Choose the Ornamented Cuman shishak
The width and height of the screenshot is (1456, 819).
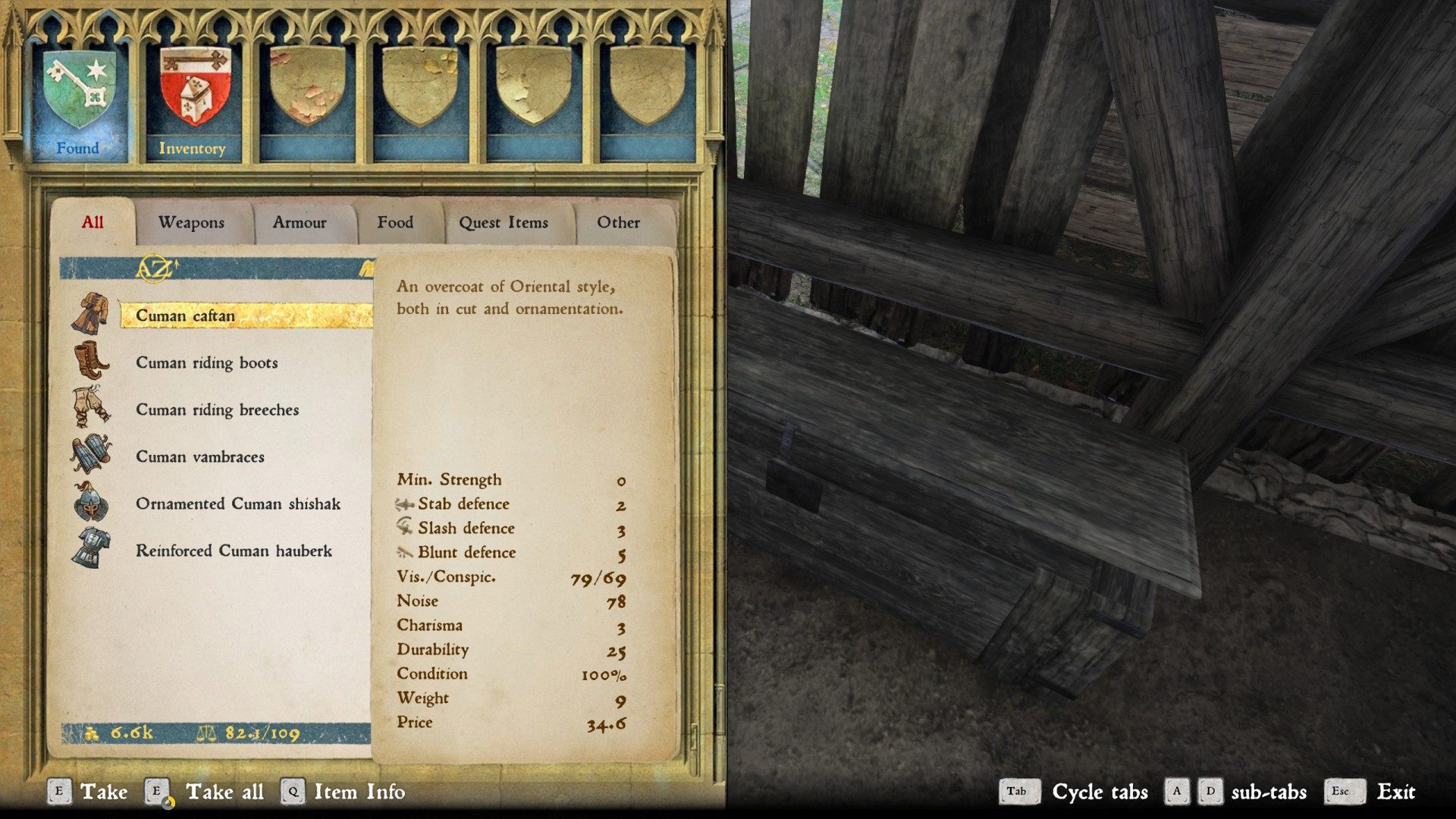point(237,504)
